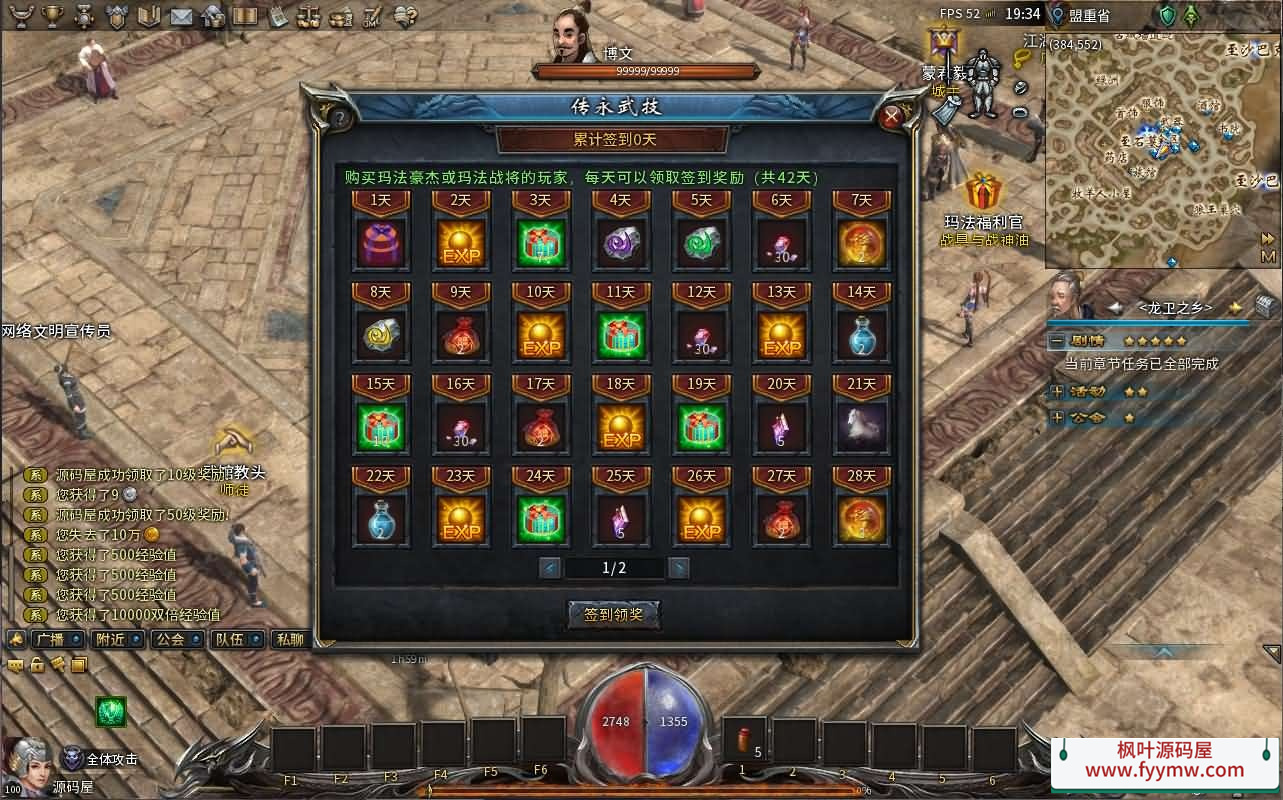
Task: Open the mail envelope icon
Action: coord(181,15)
